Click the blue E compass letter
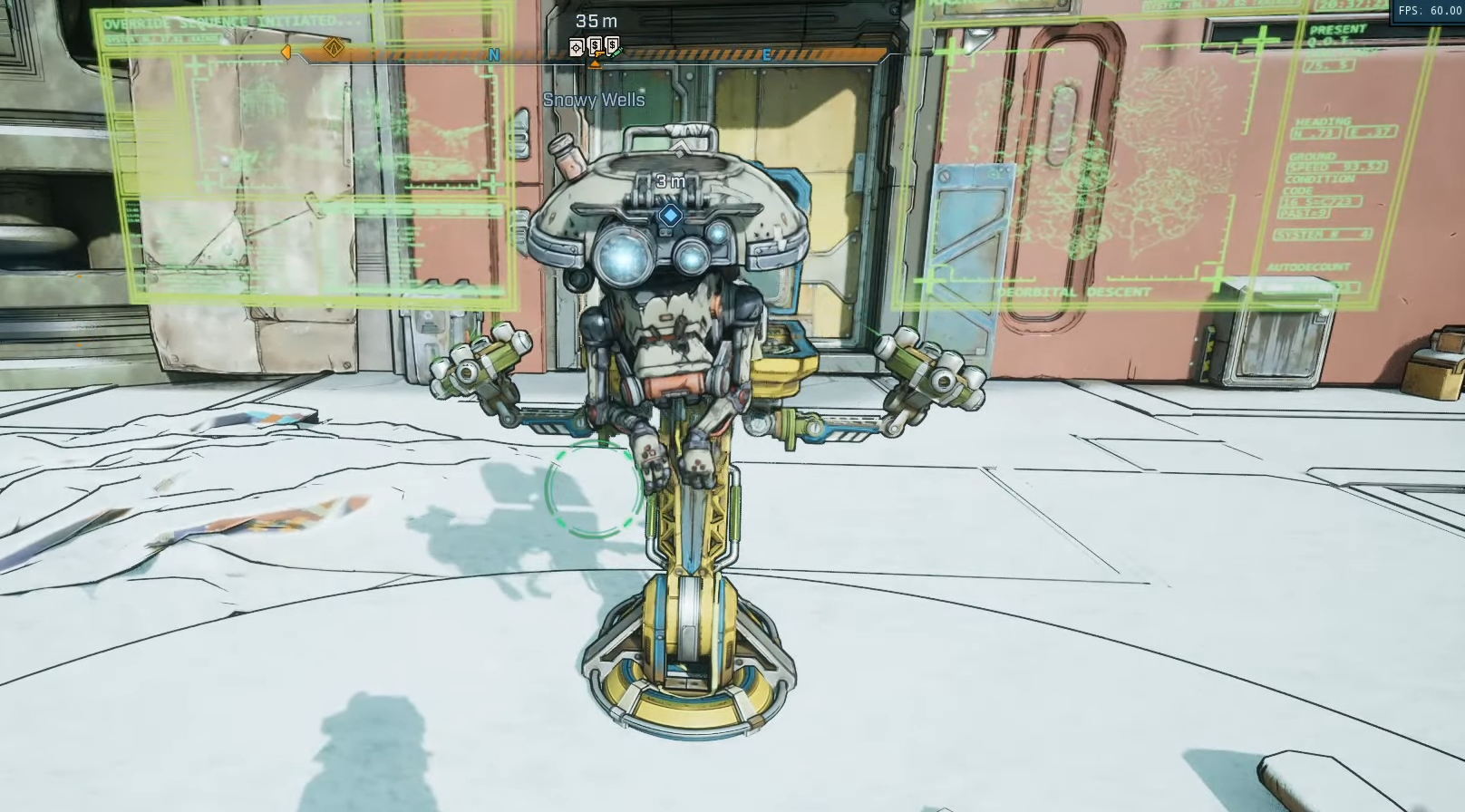 click(x=767, y=54)
